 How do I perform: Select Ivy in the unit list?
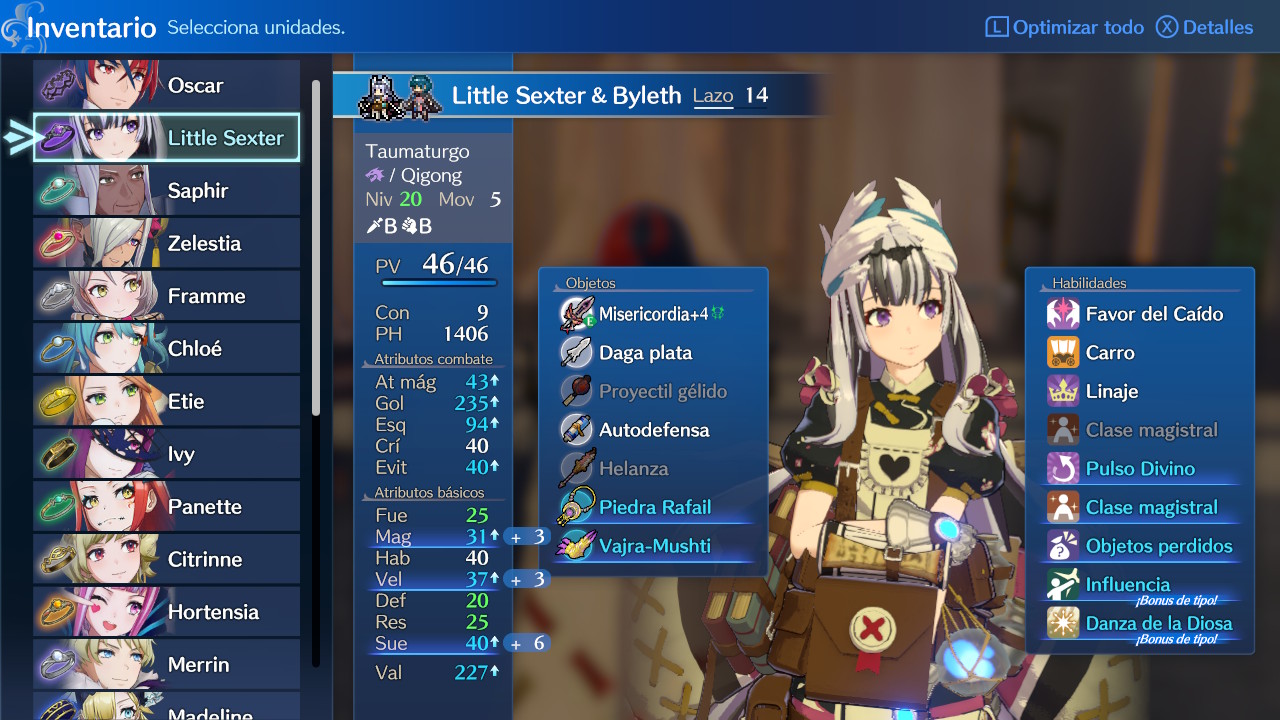pyautogui.click(x=167, y=454)
